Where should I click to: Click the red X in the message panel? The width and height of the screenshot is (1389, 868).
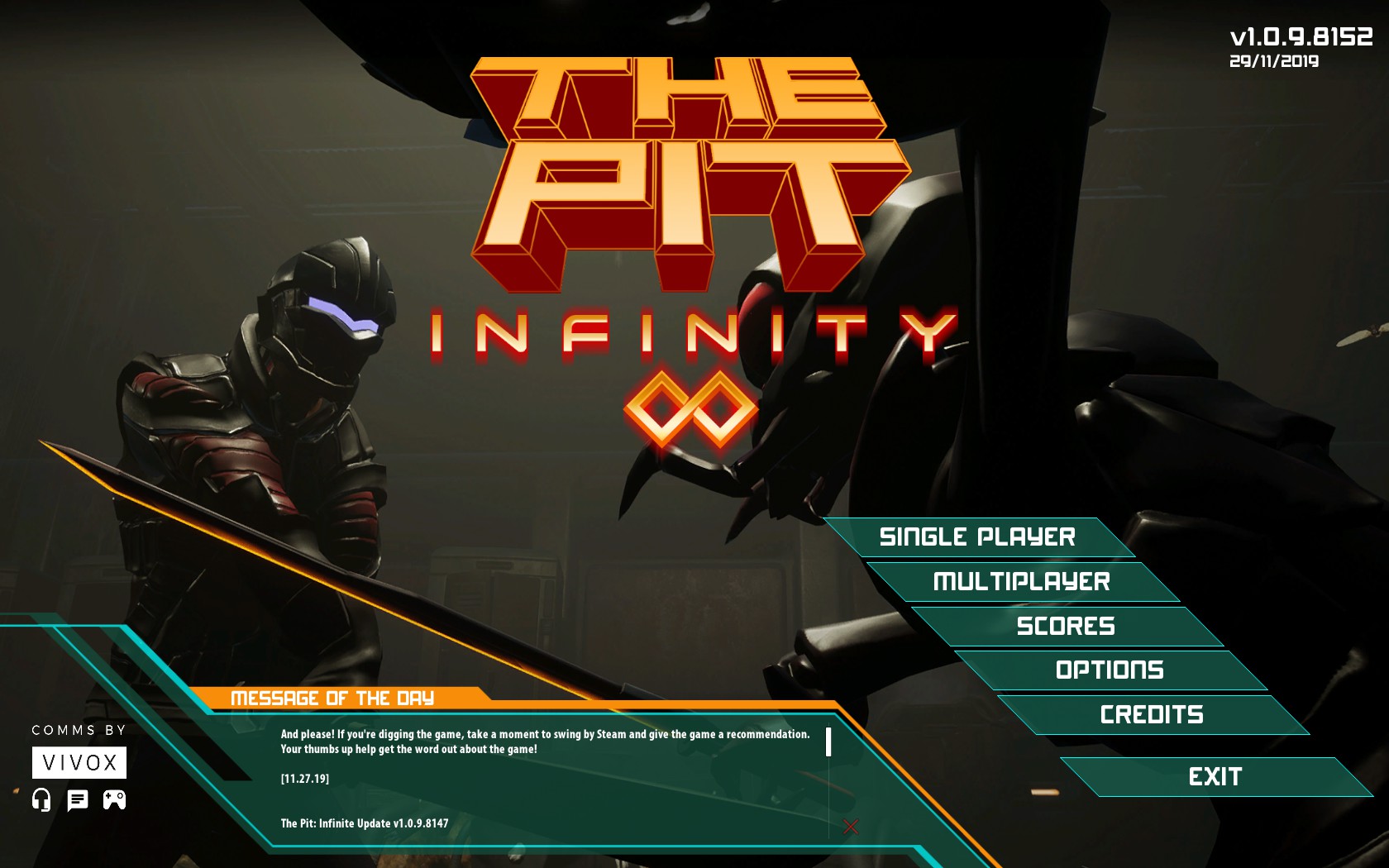[x=849, y=824]
